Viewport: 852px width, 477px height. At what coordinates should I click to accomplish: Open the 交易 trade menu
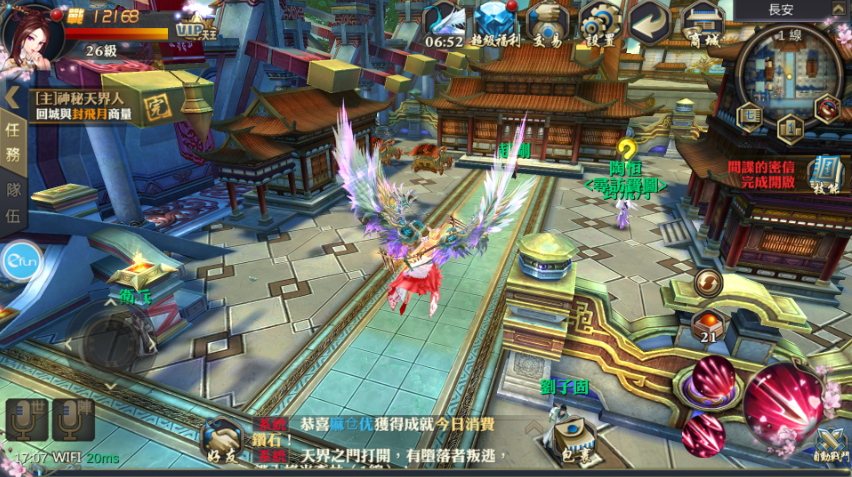coord(547,24)
